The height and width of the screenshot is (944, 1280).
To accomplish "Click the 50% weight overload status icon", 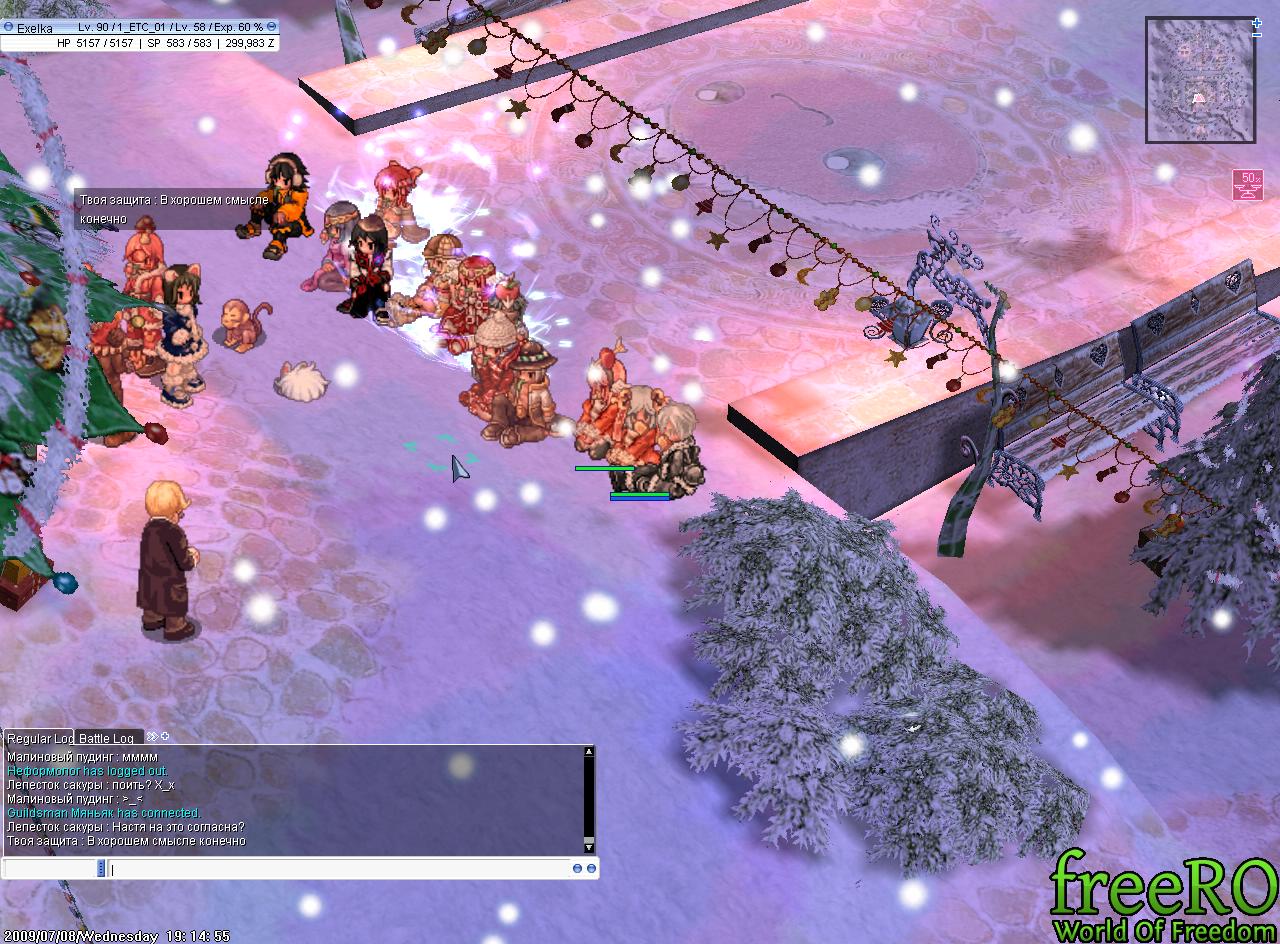I will point(1247,185).
